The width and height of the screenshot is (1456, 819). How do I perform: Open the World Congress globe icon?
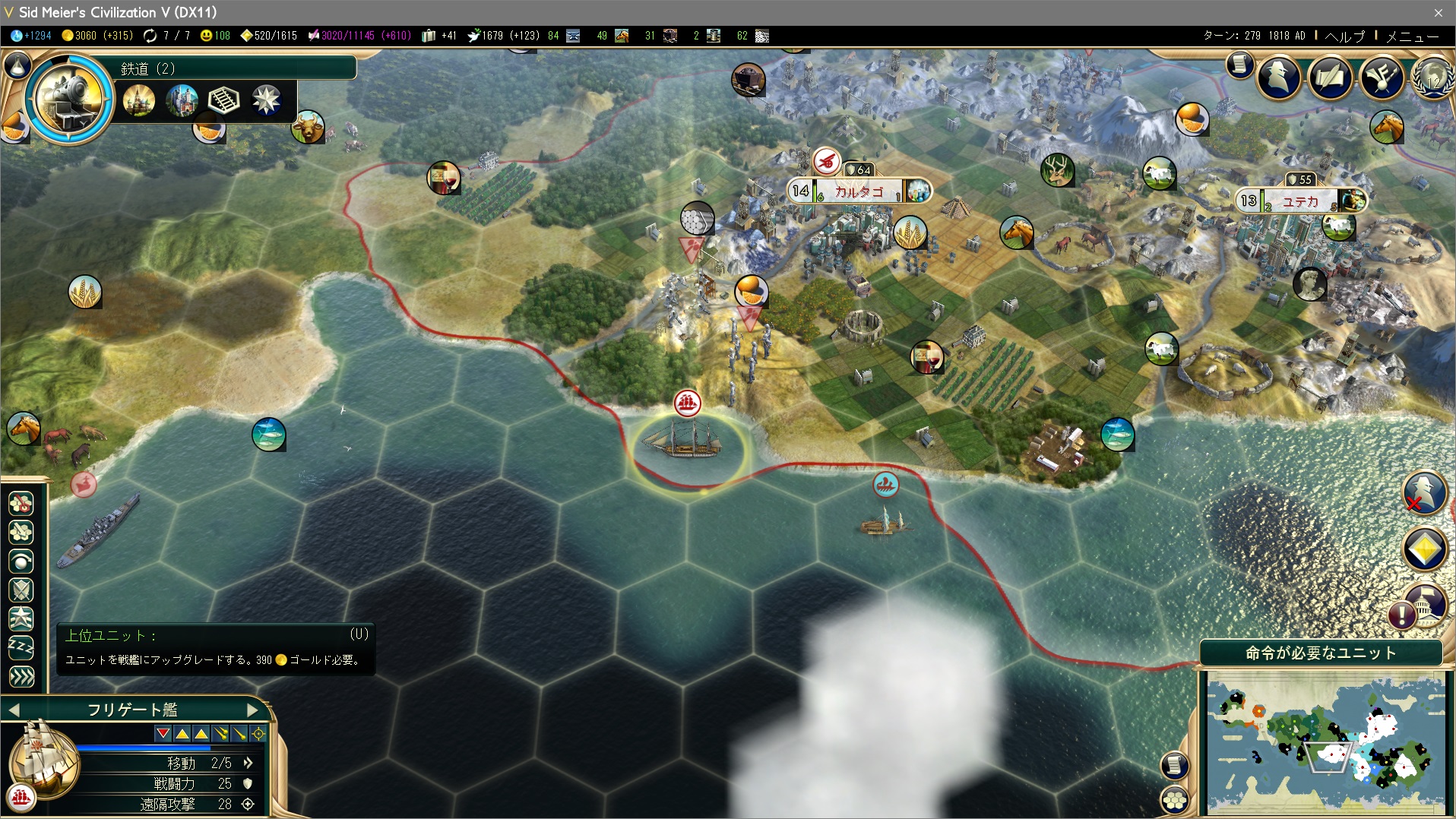(x=1432, y=78)
